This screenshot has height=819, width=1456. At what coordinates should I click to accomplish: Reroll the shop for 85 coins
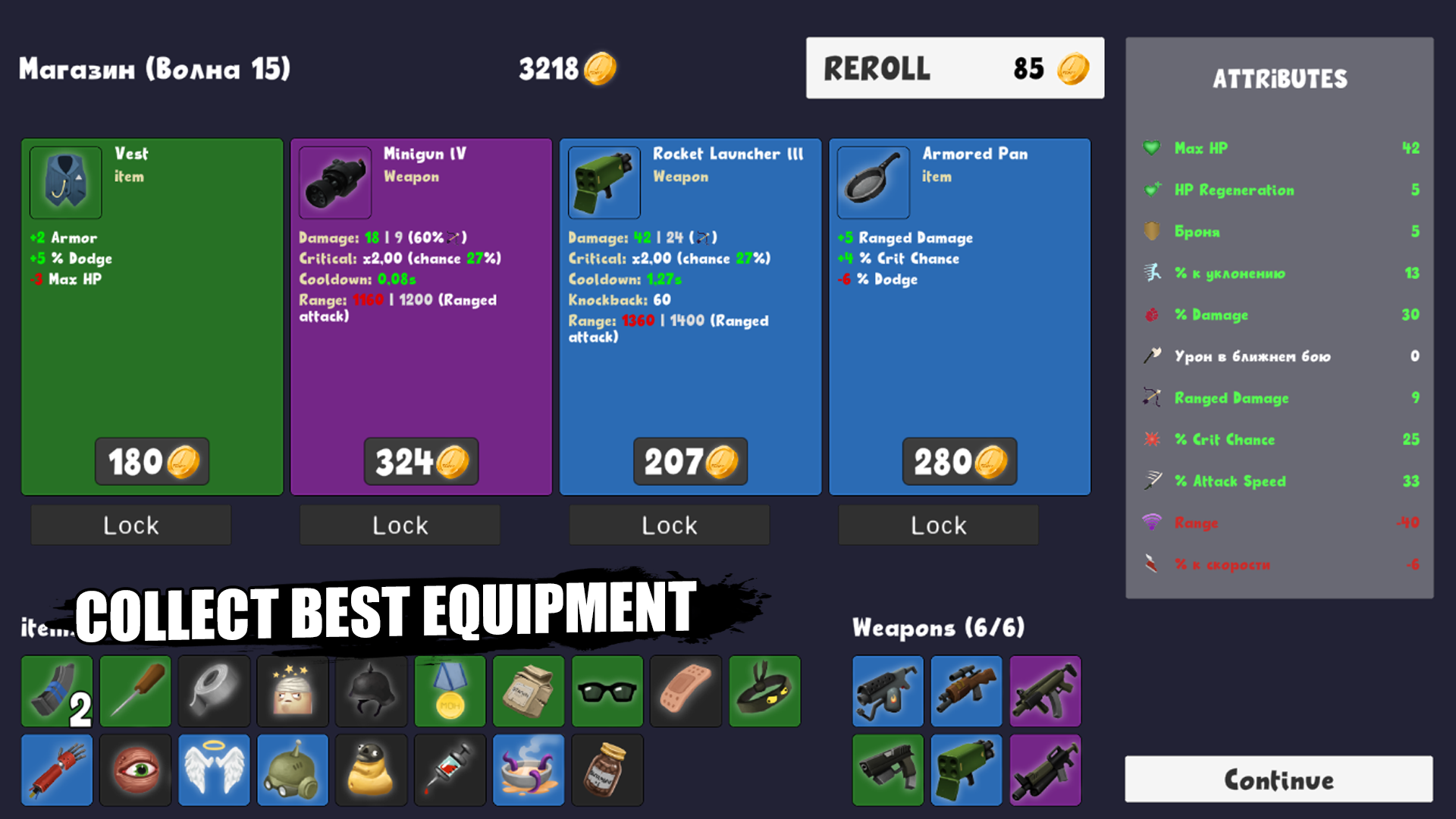click(955, 67)
